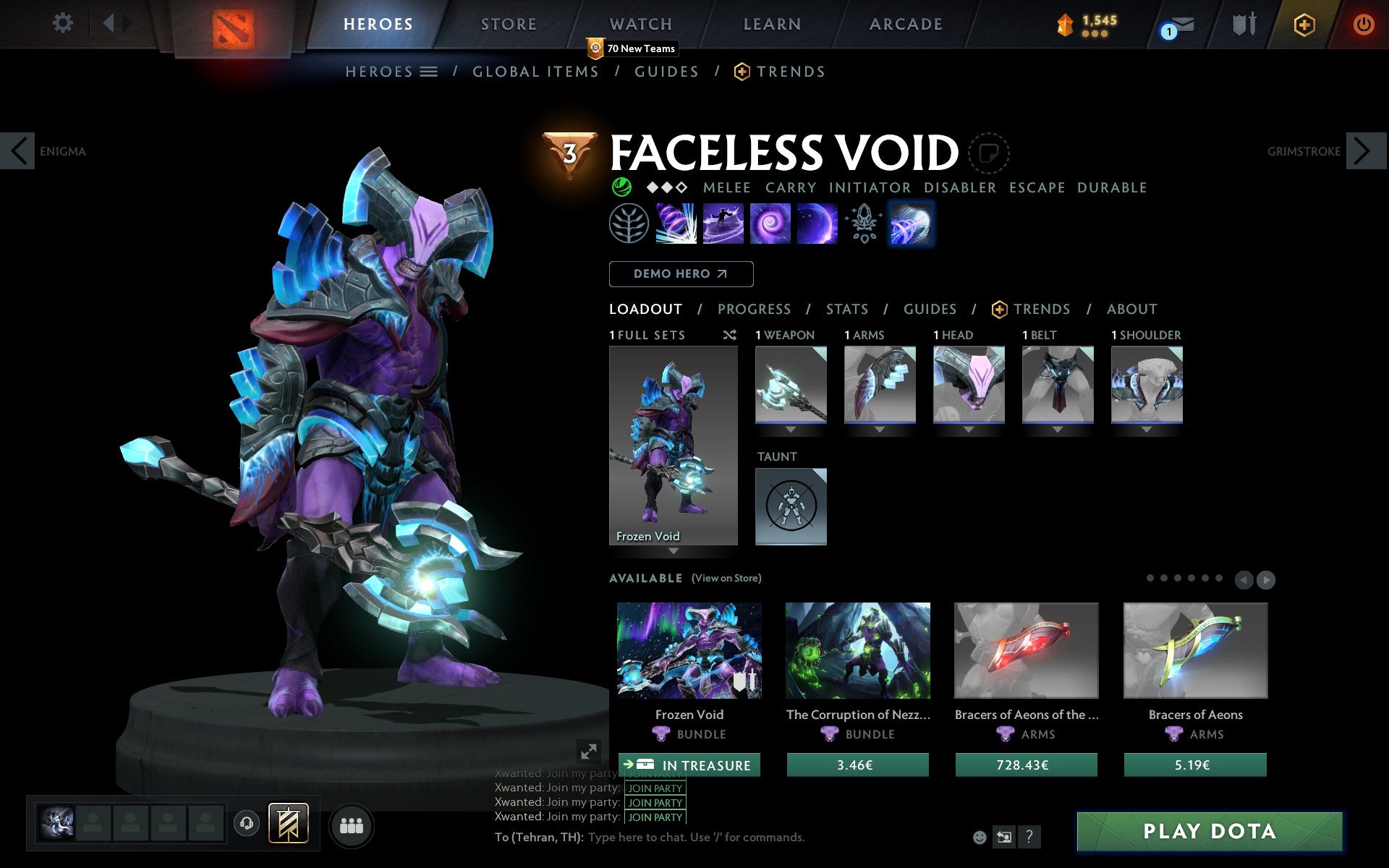
Task: Select the Time Walk ability icon
Action: point(677,223)
